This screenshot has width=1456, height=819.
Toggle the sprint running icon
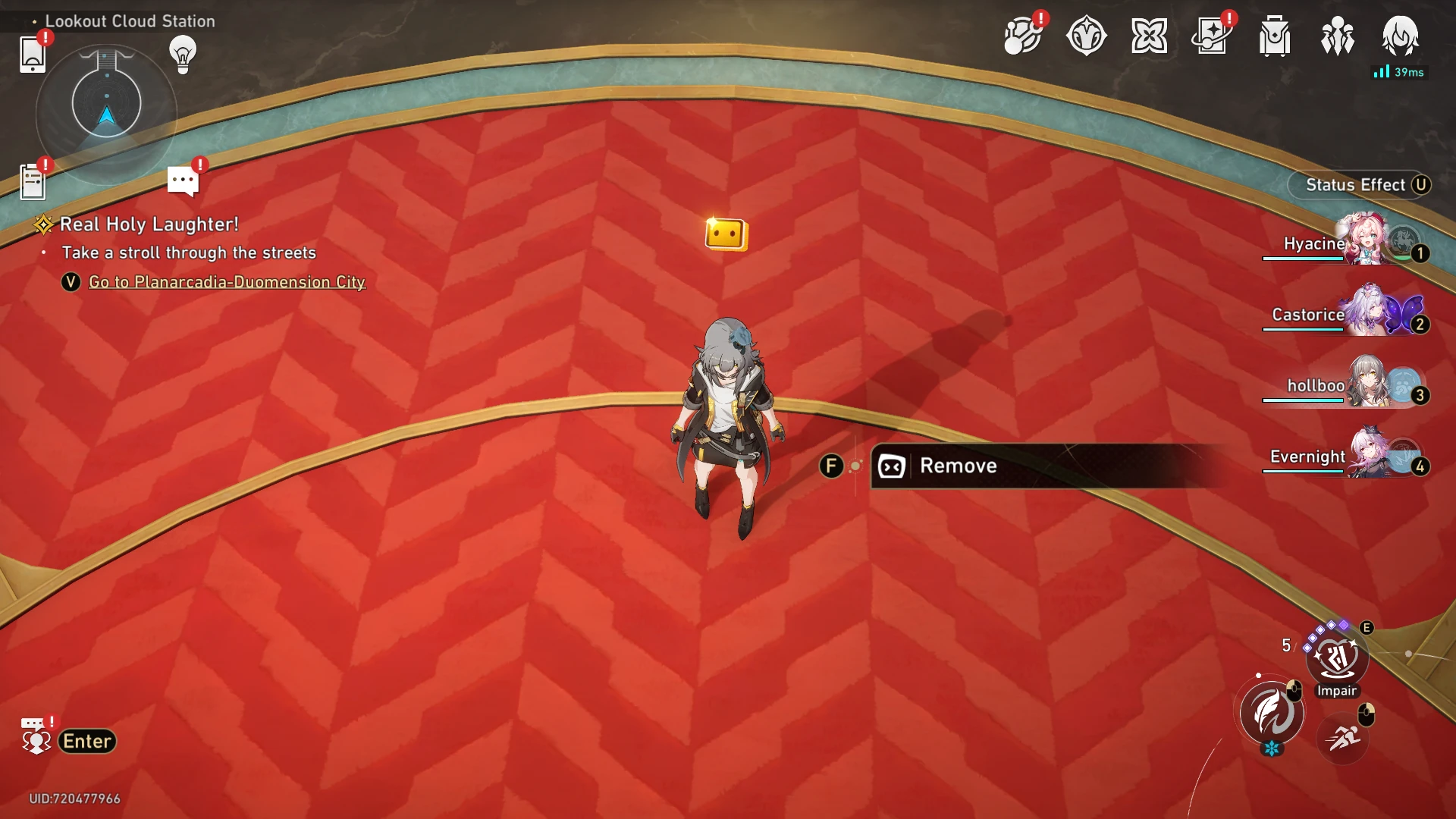(1342, 737)
